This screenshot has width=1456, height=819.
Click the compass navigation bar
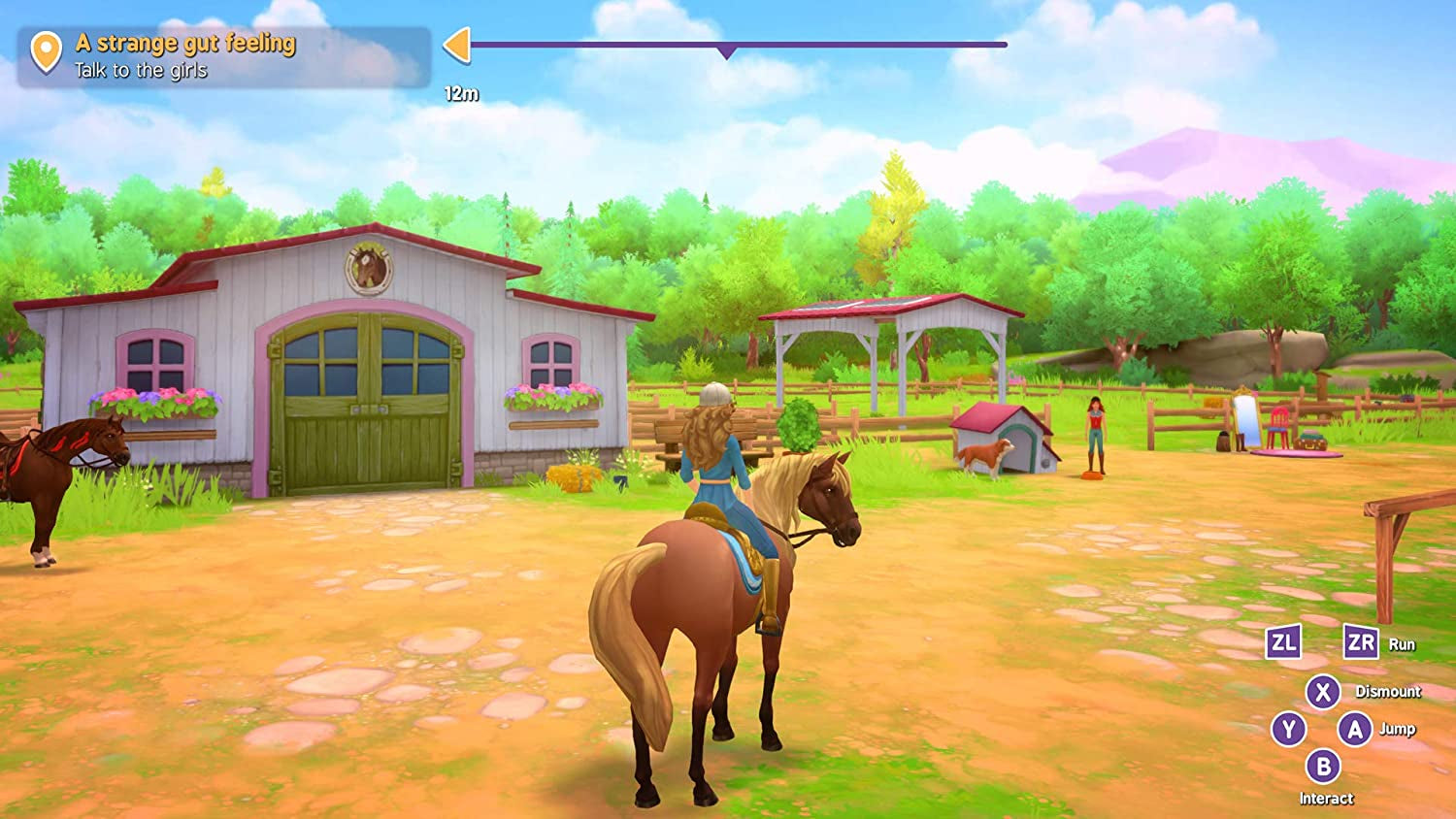click(738, 44)
